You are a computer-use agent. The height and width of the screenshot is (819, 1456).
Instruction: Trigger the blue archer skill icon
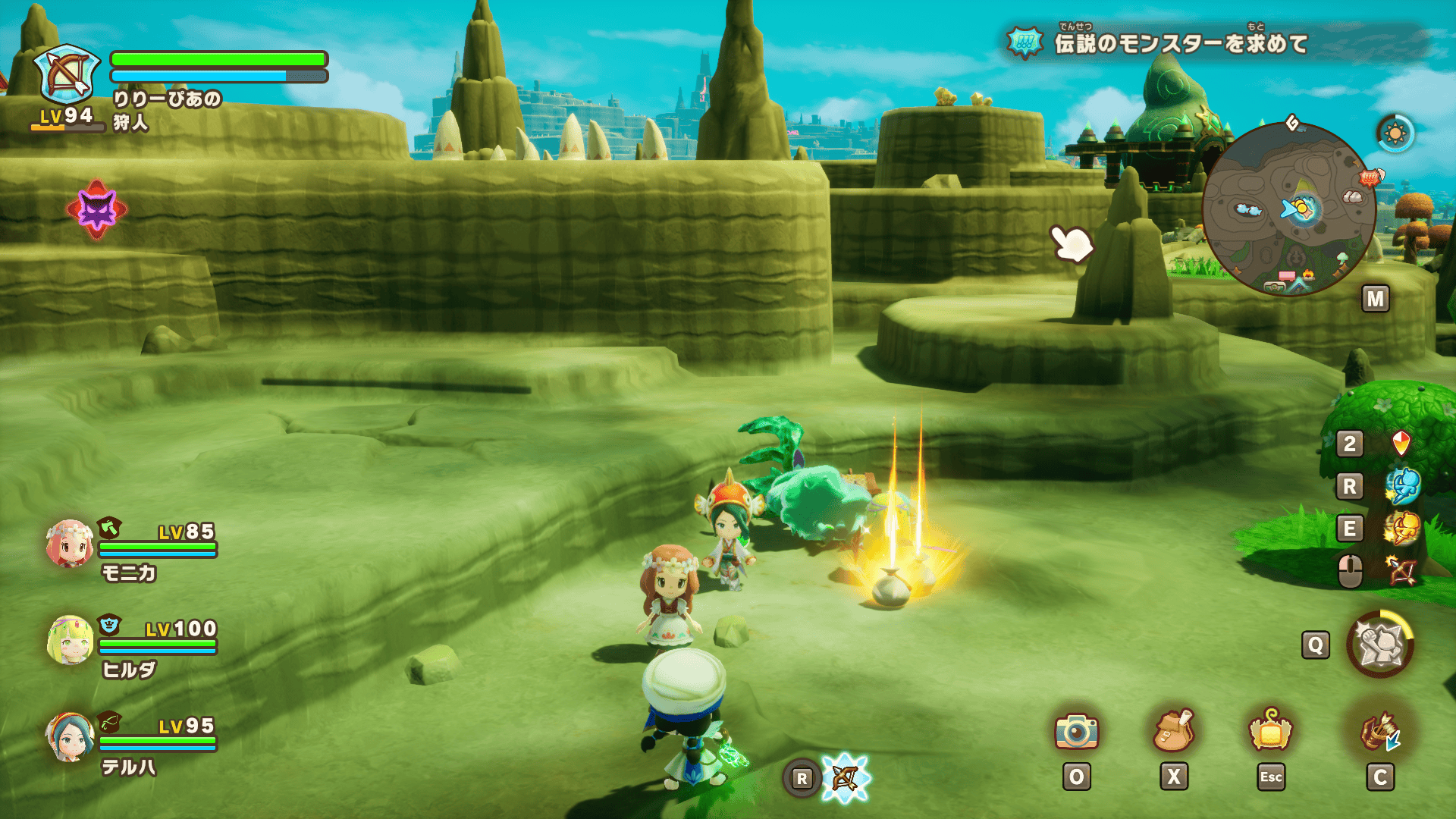pyautogui.click(x=1401, y=485)
